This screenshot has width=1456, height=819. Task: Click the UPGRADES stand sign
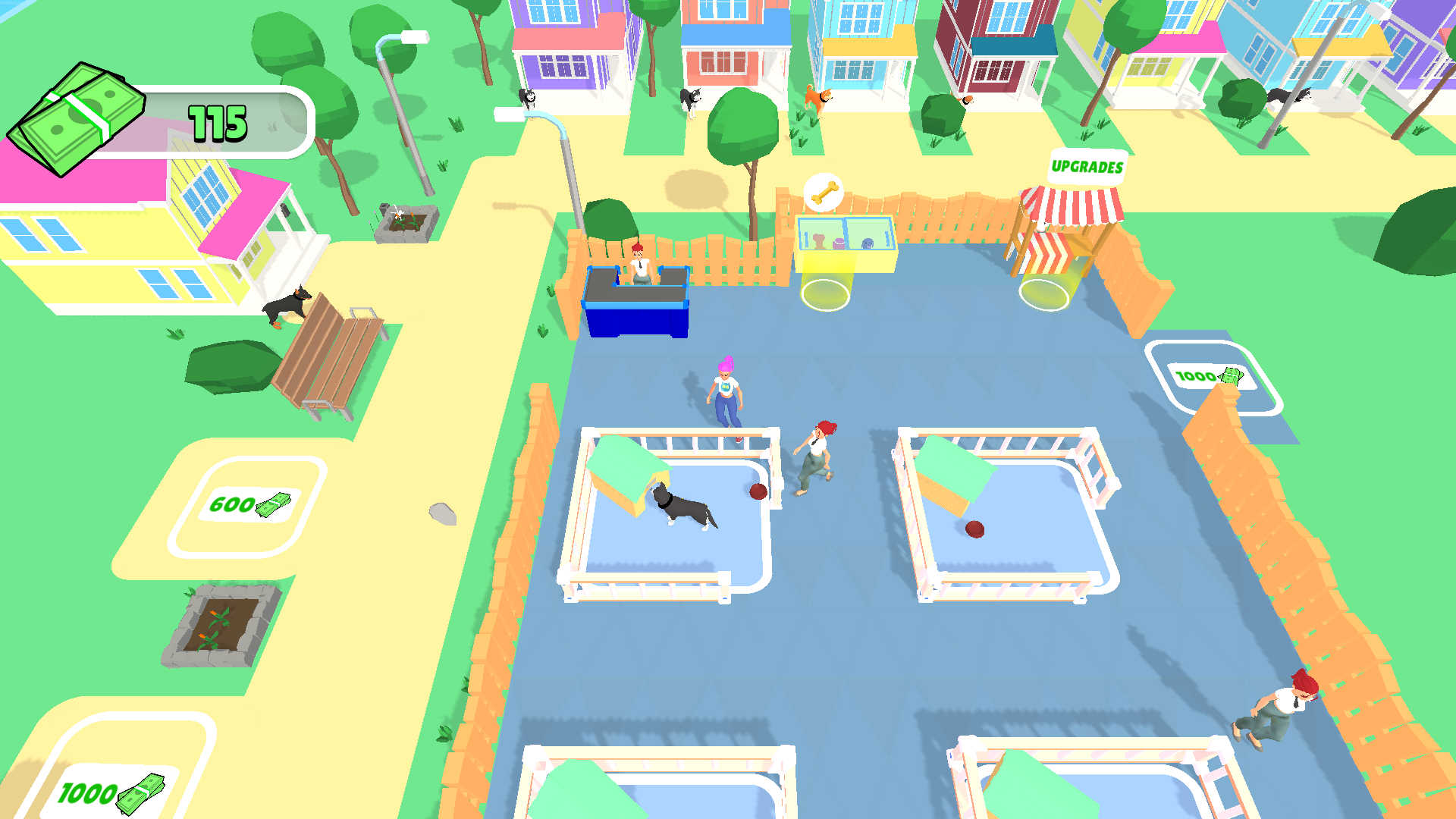coord(1087,166)
